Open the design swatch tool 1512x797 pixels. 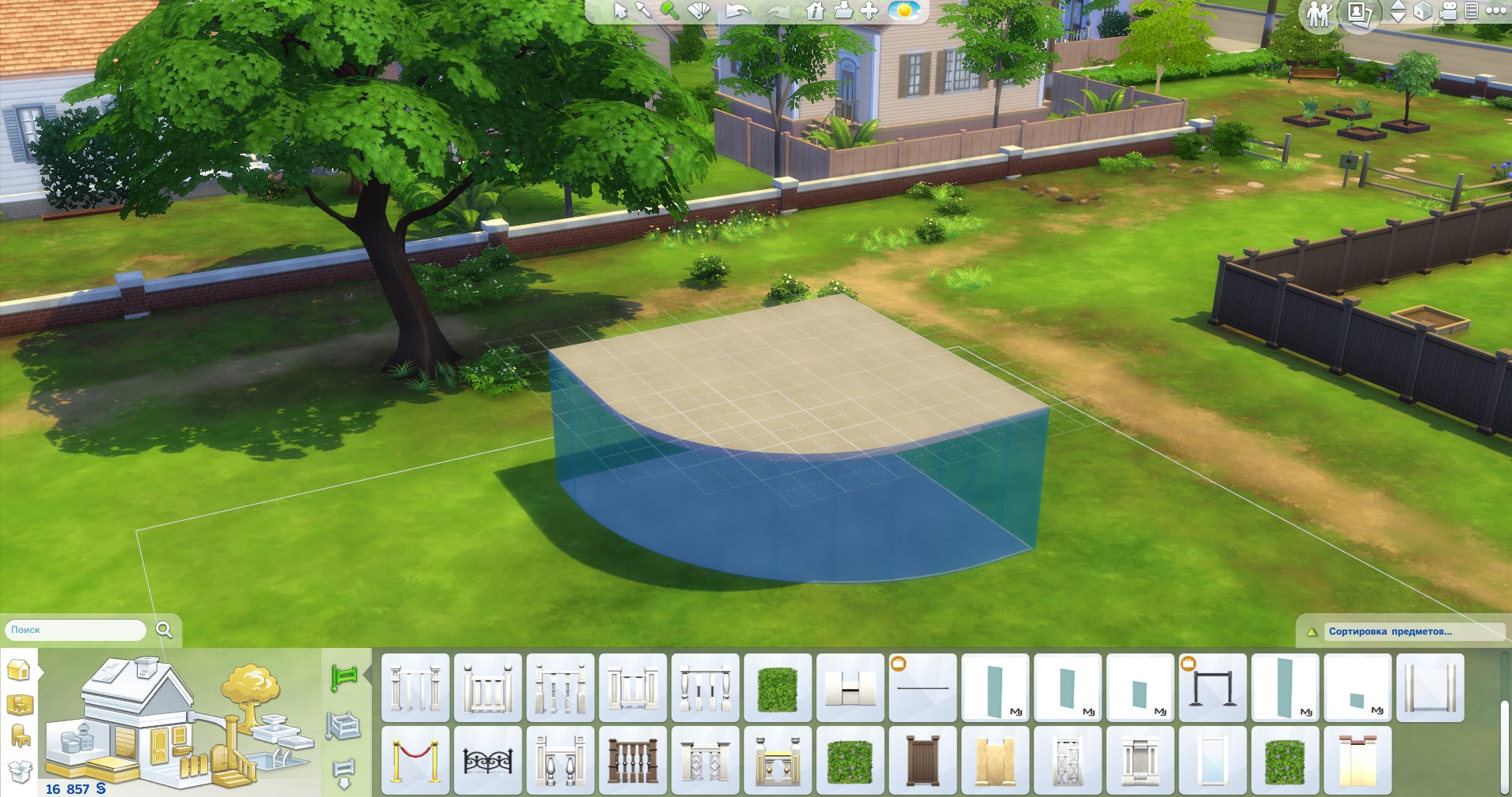pyautogui.click(x=698, y=11)
